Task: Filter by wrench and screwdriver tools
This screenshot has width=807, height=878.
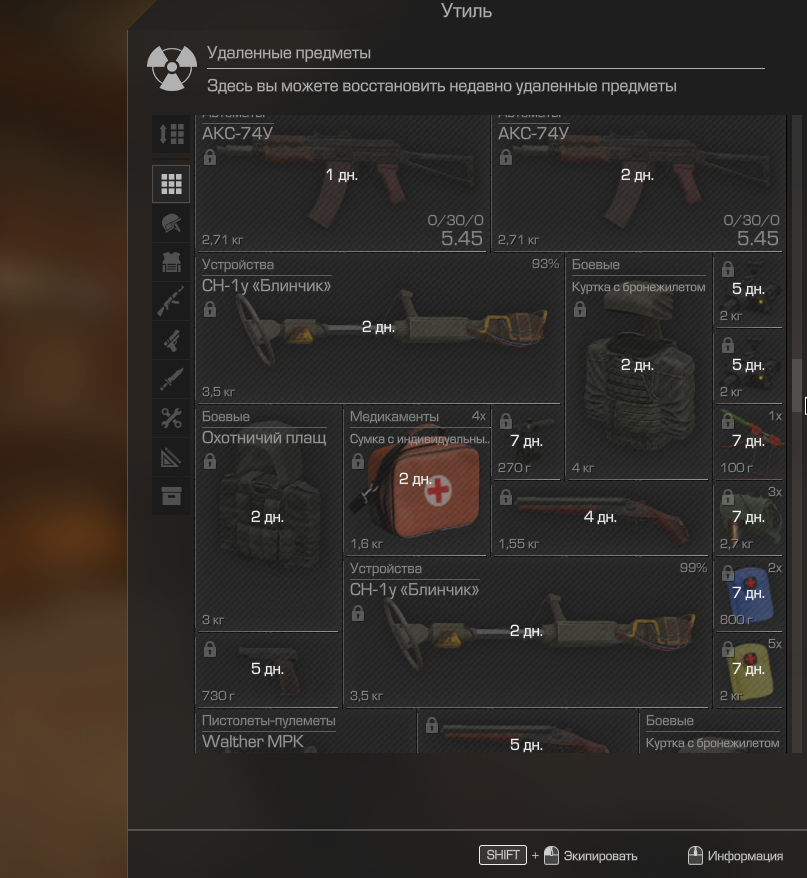Action: click(171, 419)
